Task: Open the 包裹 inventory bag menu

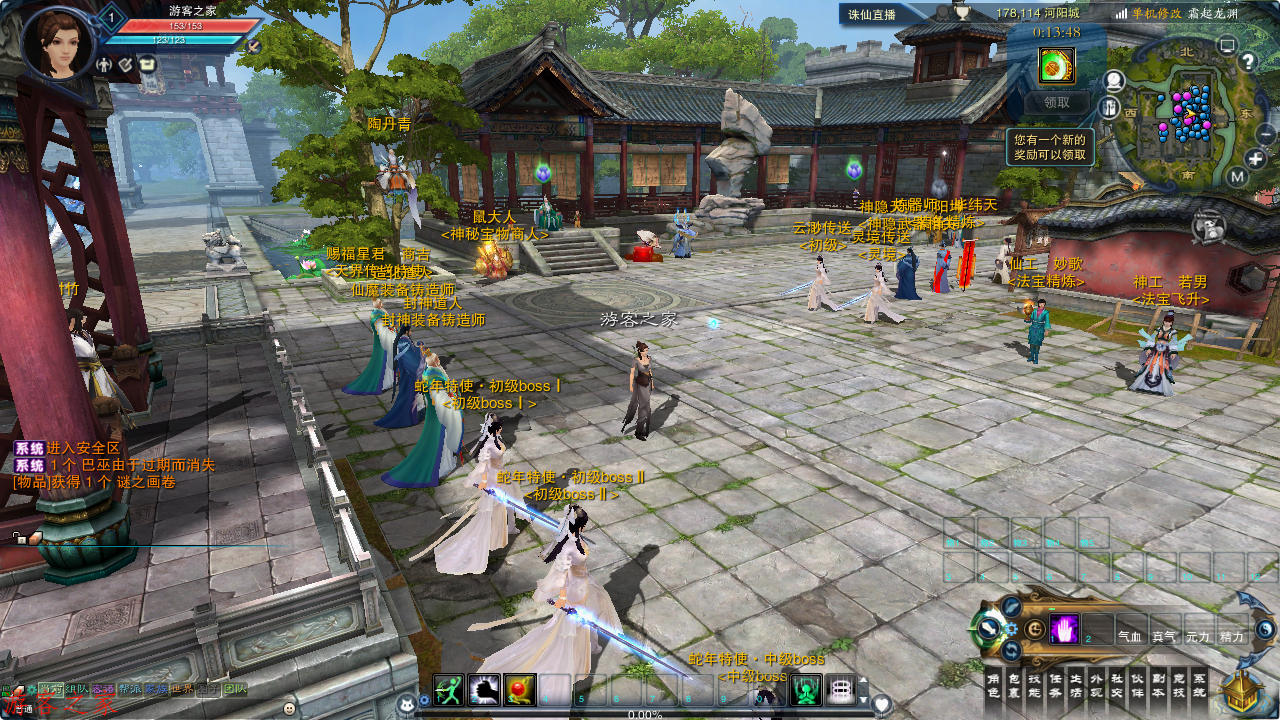Action: click(x=1014, y=684)
